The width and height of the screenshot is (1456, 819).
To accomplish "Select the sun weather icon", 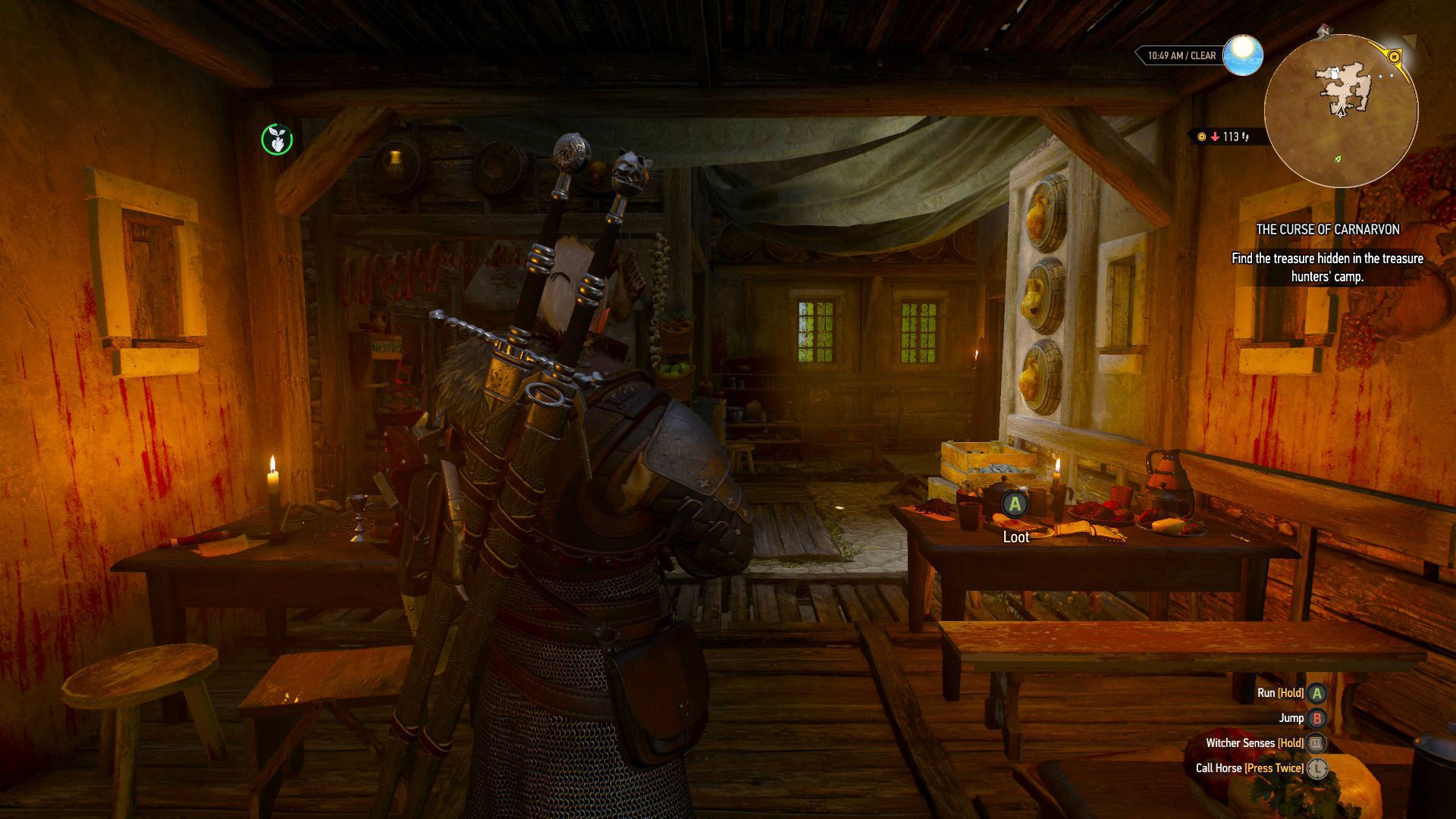I will click(x=1242, y=54).
